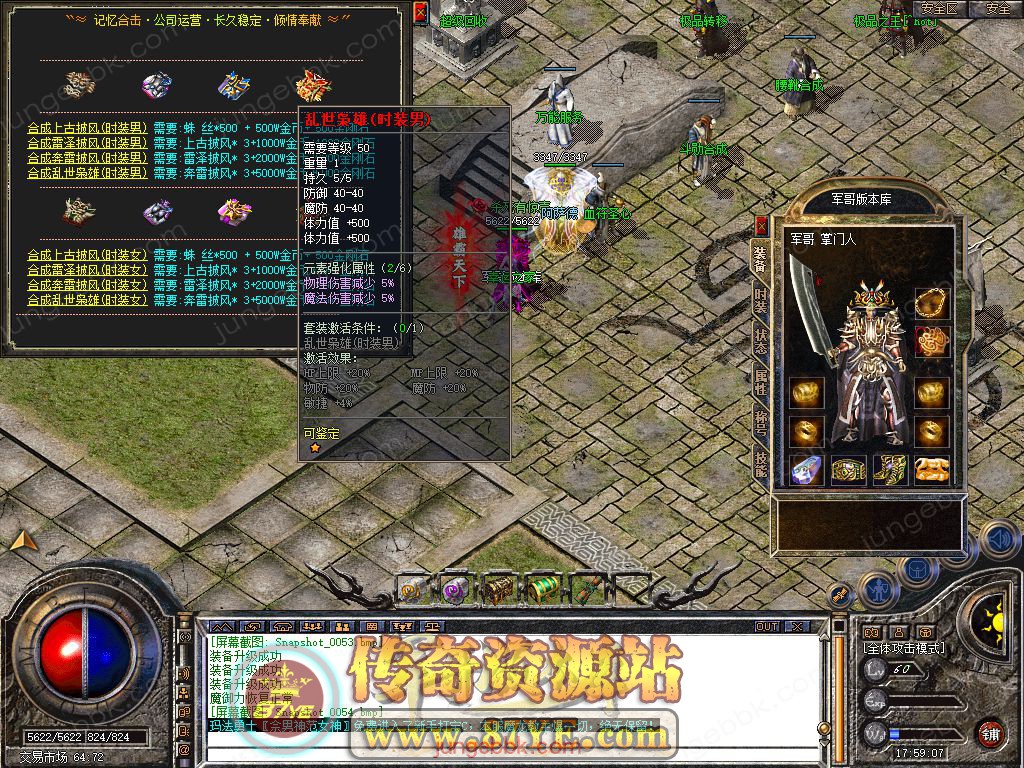Image resolution: width=1024 pixels, height=768 pixels.
Task: Choose 合成上古披风(时装女) option
Action: pos(87,256)
